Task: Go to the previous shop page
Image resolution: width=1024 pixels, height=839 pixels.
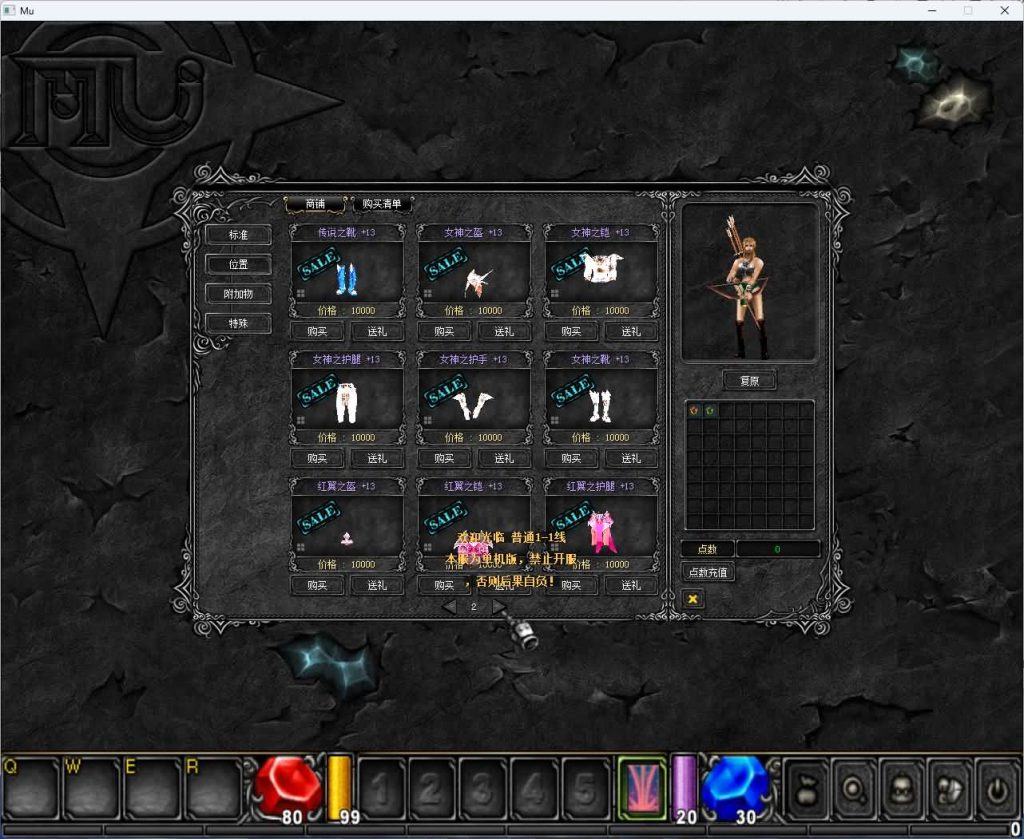Action: 449,607
